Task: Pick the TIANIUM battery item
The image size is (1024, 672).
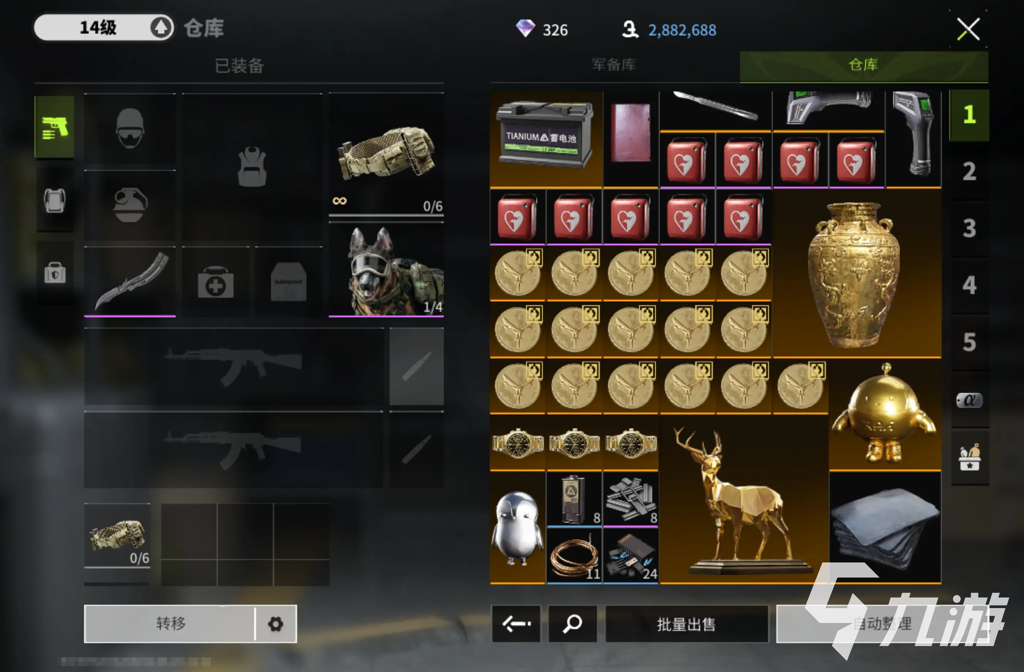Action: (545, 136)
